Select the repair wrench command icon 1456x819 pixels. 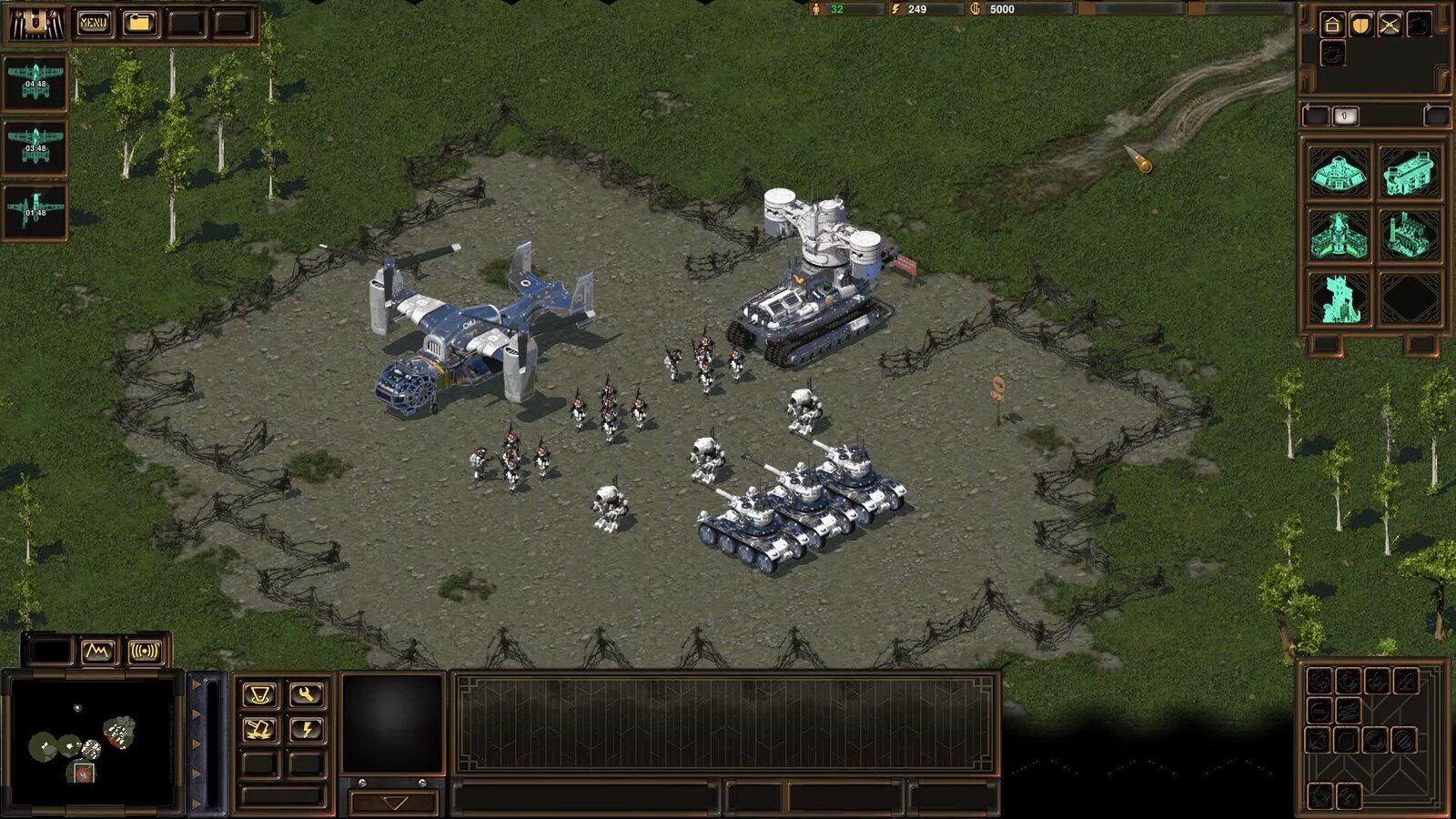(x=306, y=693)
